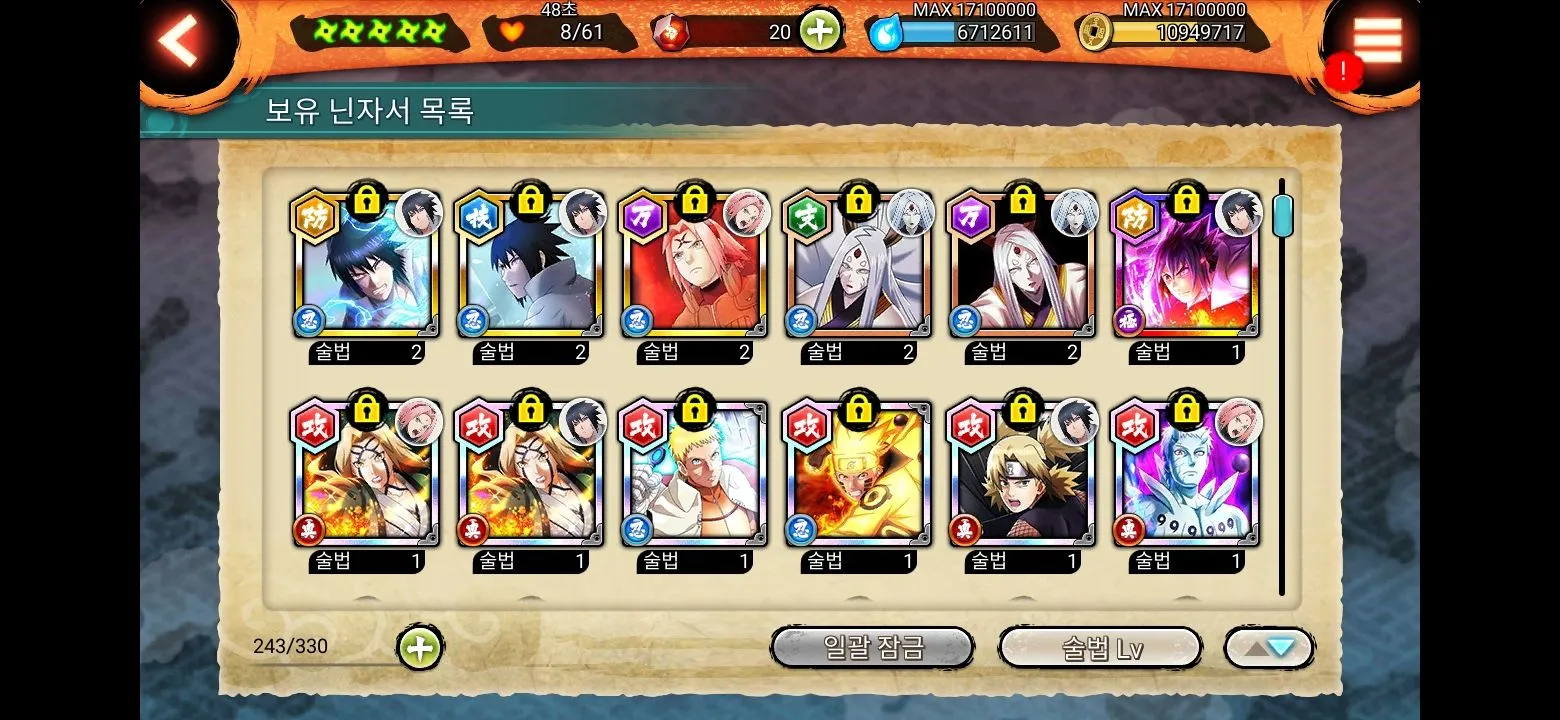The image size is (1560, 720).
Task: Open the hamburger menu in the corner
Action: pyautogui.click(x=1378, y=40)
